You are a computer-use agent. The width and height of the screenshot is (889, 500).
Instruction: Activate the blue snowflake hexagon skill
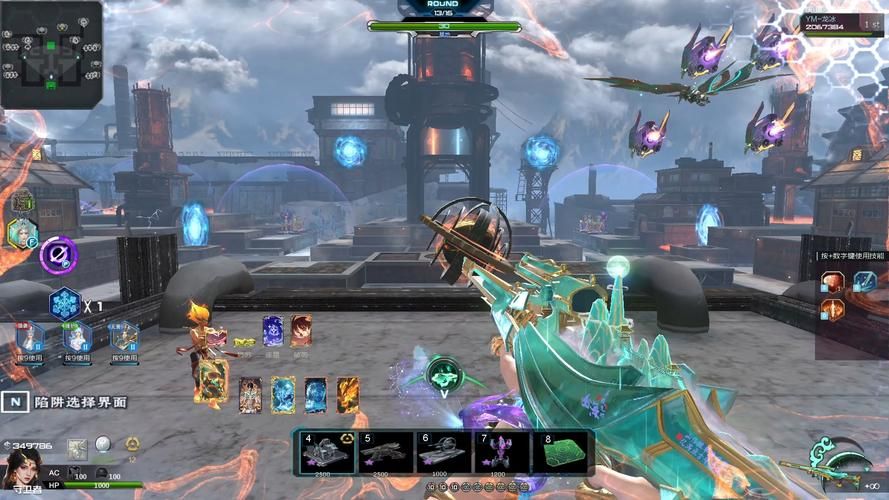[x=65, y=304]
